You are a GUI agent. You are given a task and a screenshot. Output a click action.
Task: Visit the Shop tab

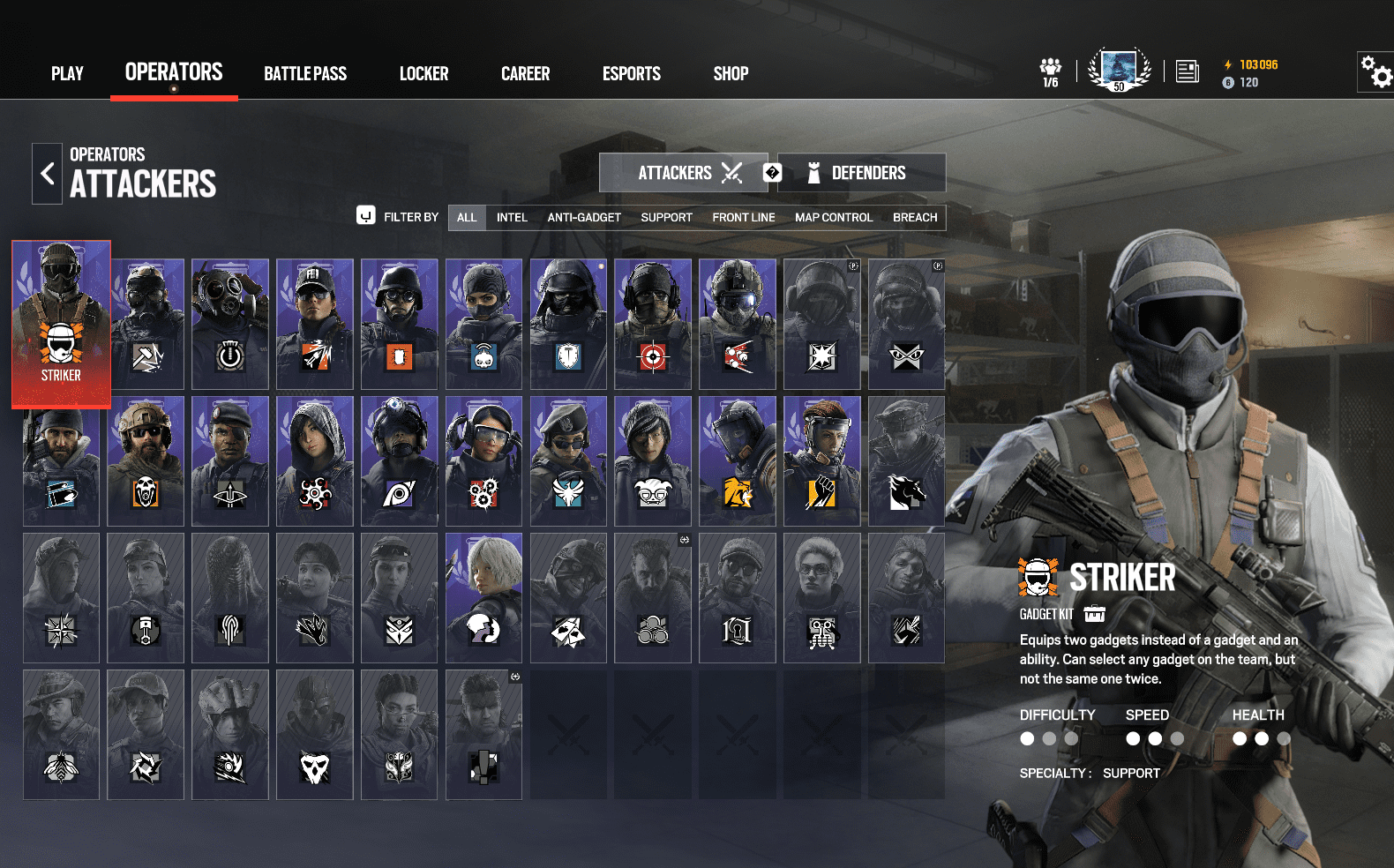(731, 73)
